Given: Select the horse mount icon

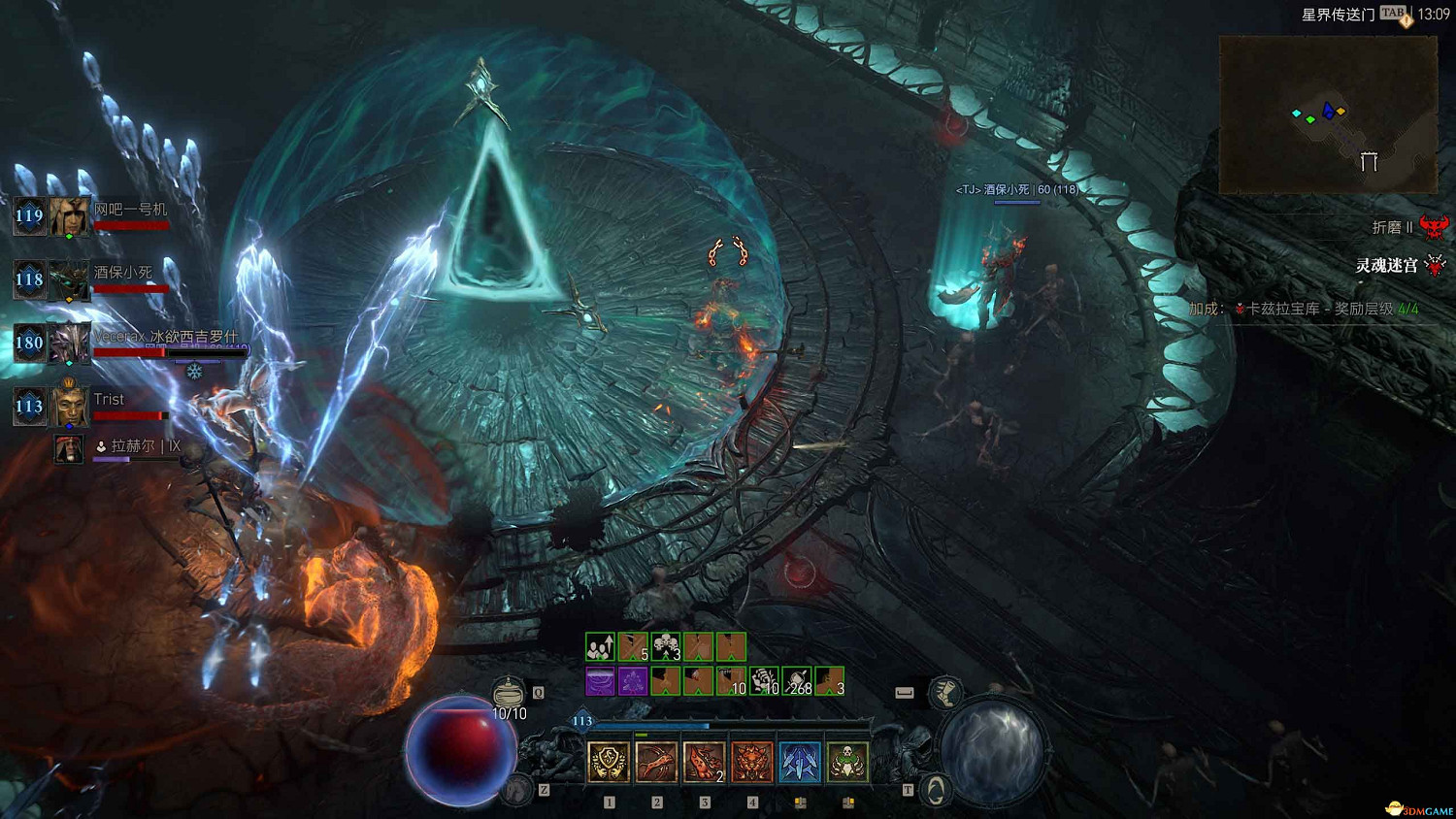Looking at the screenshot, I should pyautogui.click(x=517, y=790).
